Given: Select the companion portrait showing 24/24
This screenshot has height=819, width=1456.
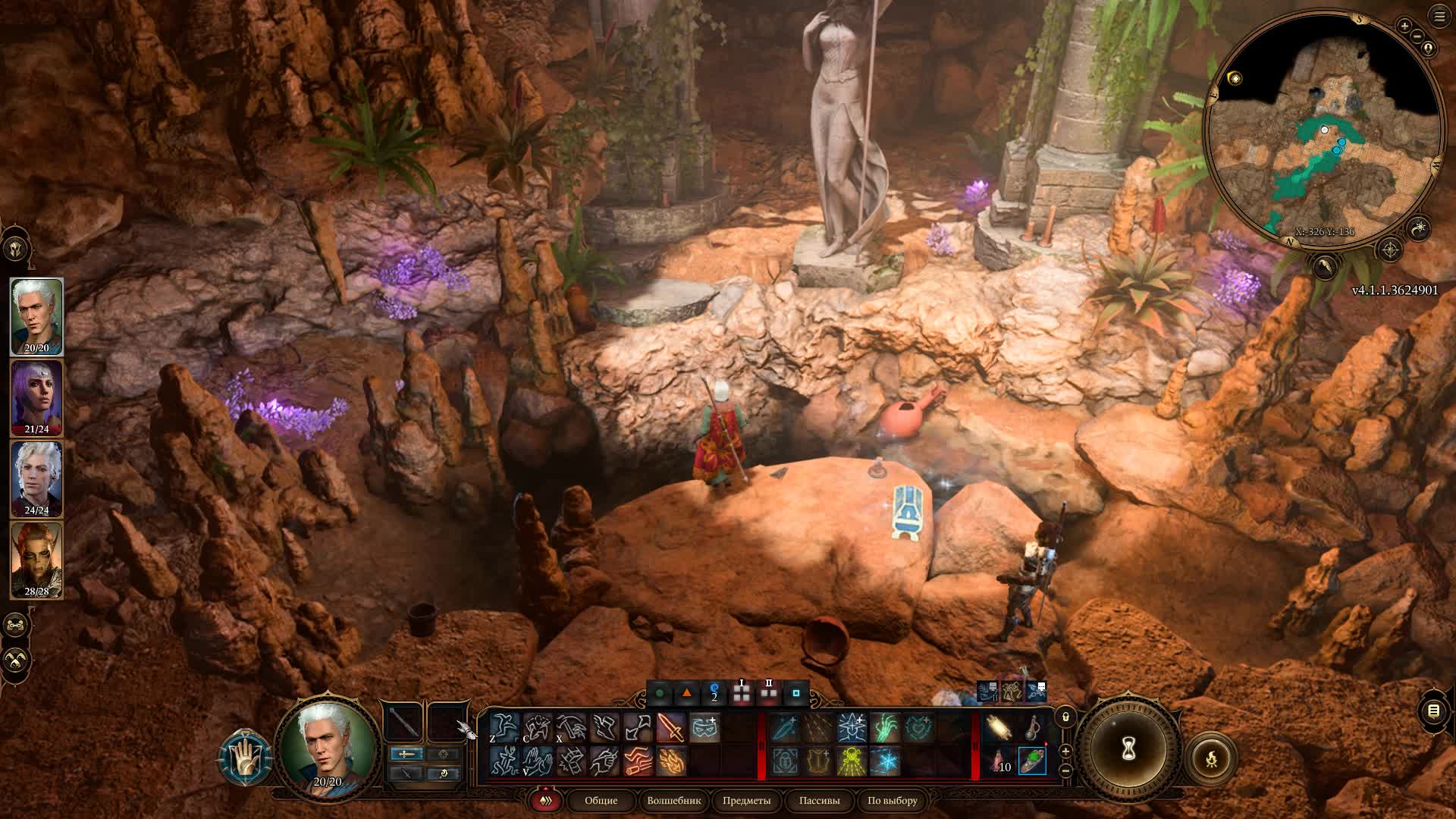Looking at the screenshot, I should point(36,479).
